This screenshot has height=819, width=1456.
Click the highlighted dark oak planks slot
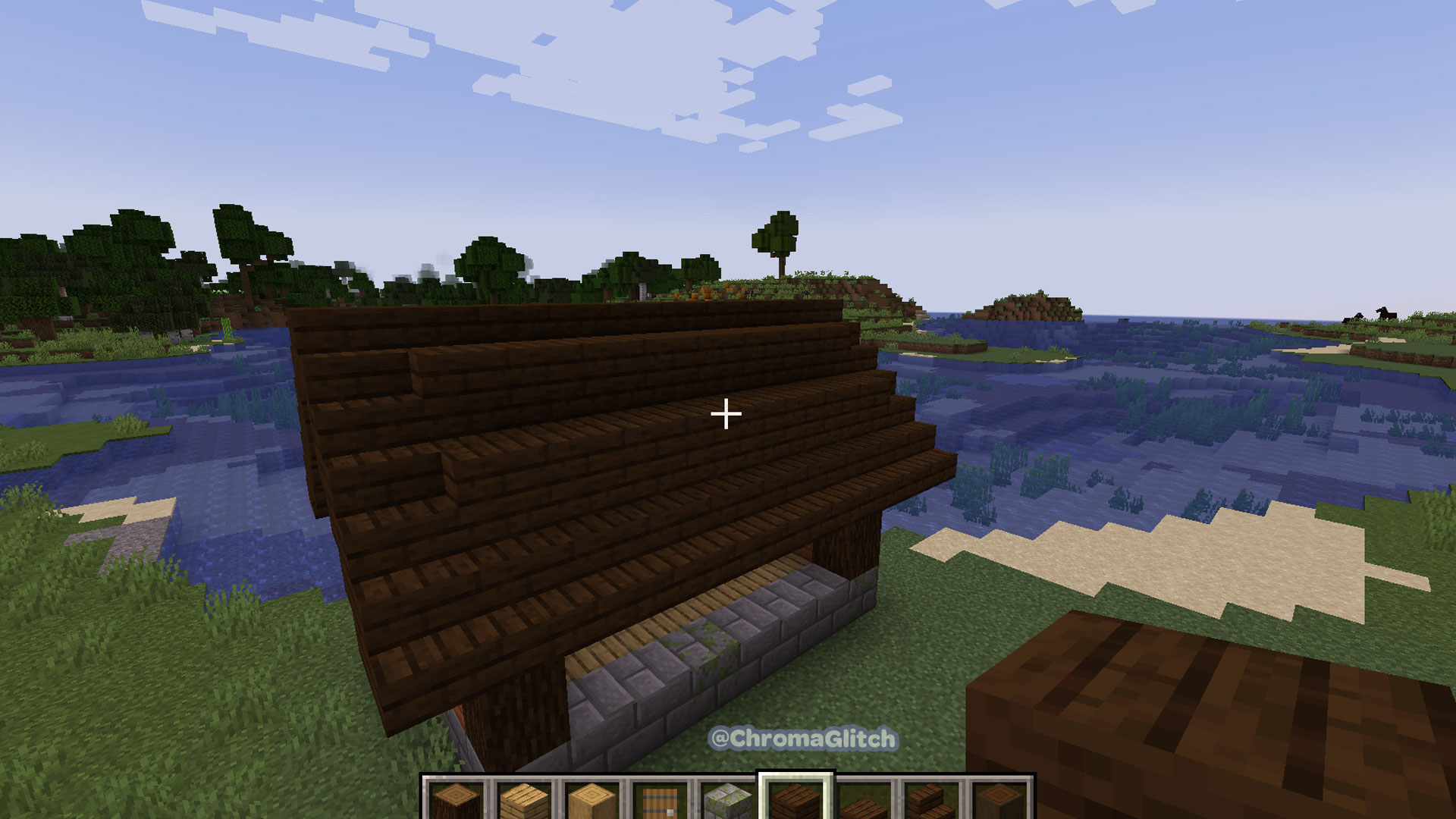[x=795, y=802]
